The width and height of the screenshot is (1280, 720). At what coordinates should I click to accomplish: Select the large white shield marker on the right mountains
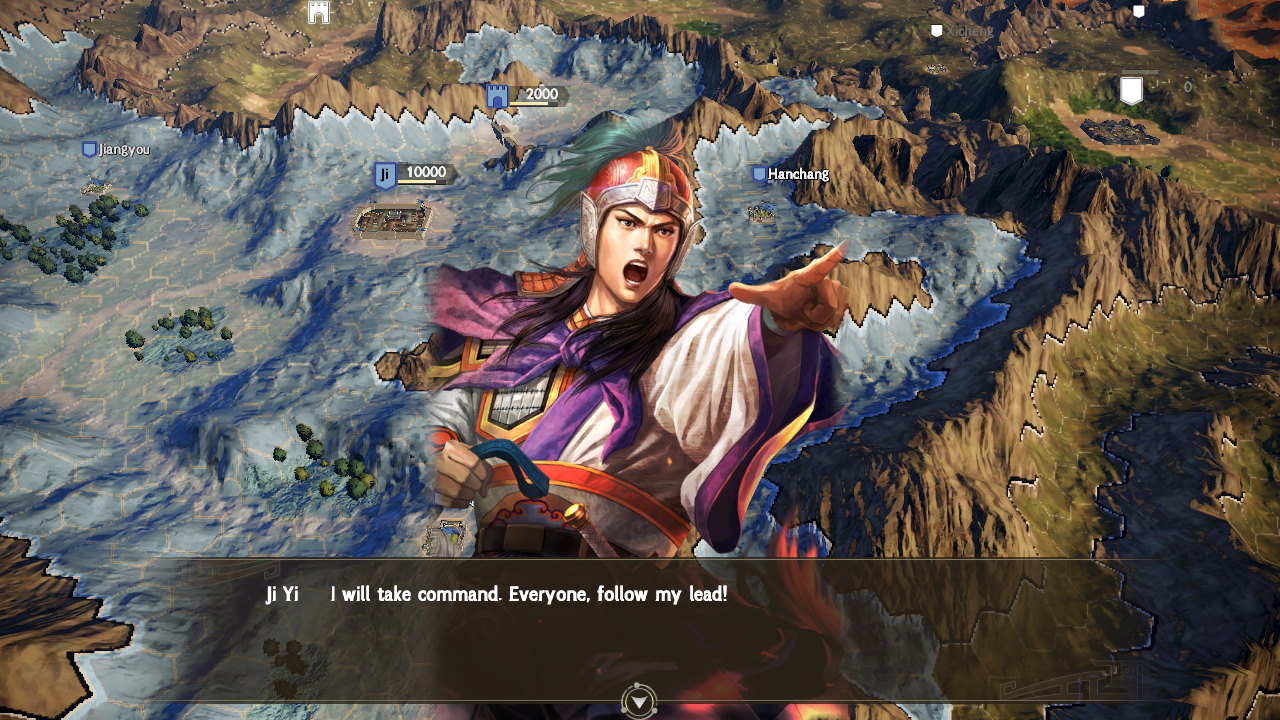[x=1131, y=89]
